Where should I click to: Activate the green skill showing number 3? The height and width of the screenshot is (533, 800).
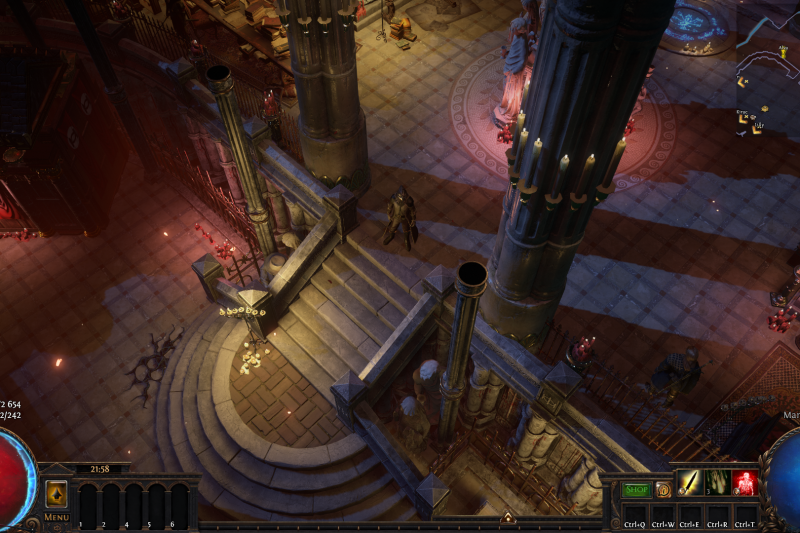[717, 484]
